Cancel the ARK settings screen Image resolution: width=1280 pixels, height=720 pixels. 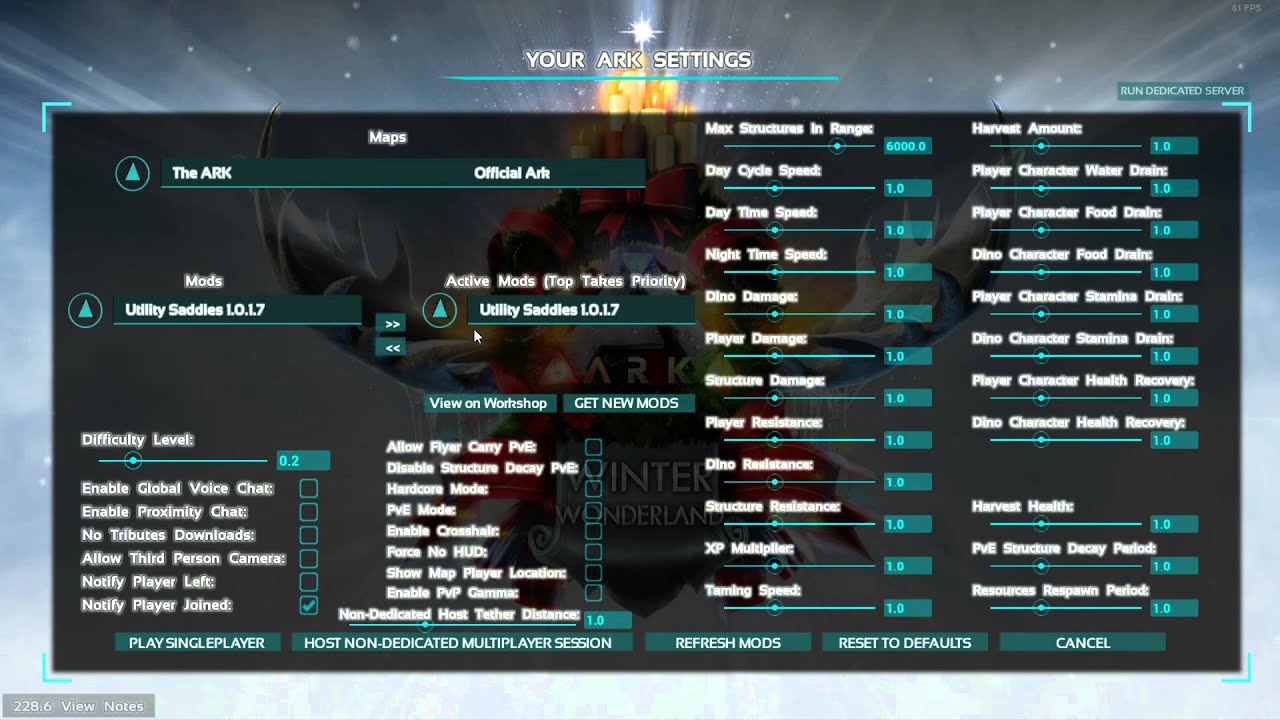click(x=1083, y=643)
